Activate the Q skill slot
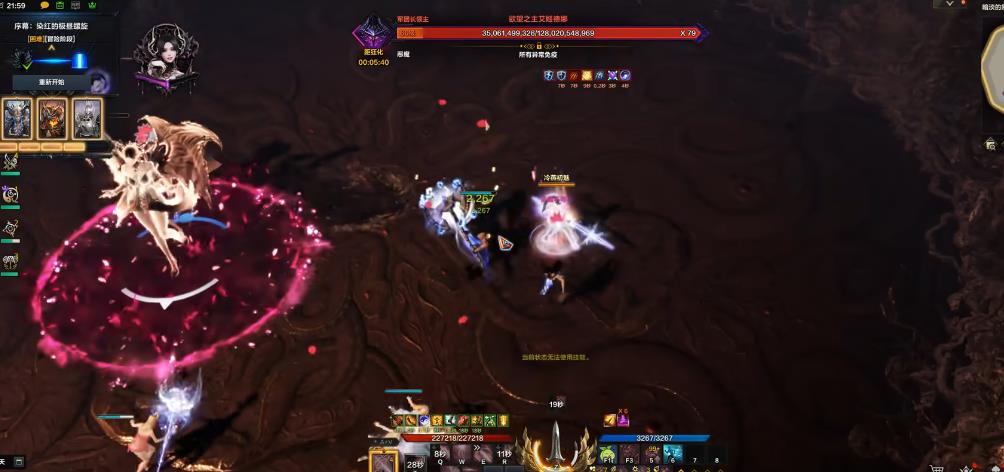The width and height of the screenshot is (1004, 472). [440, 455]
